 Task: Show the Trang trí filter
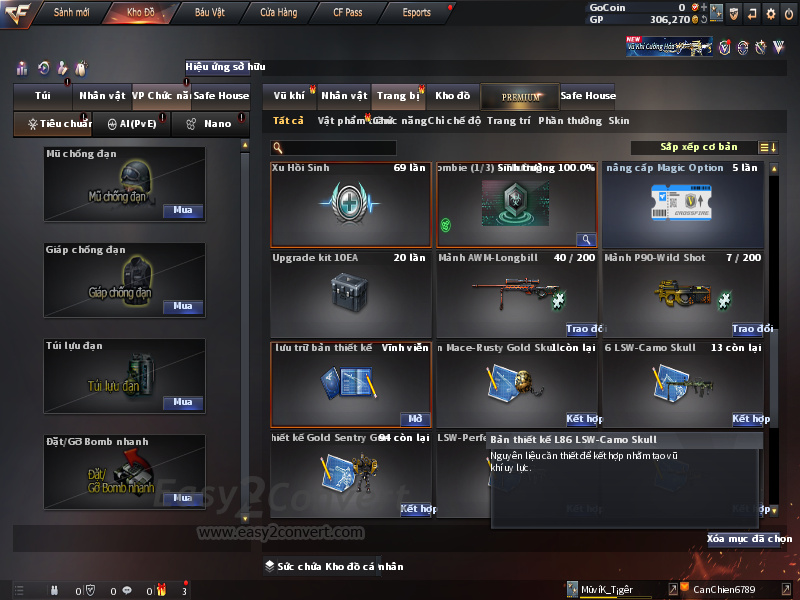(508, 121)
